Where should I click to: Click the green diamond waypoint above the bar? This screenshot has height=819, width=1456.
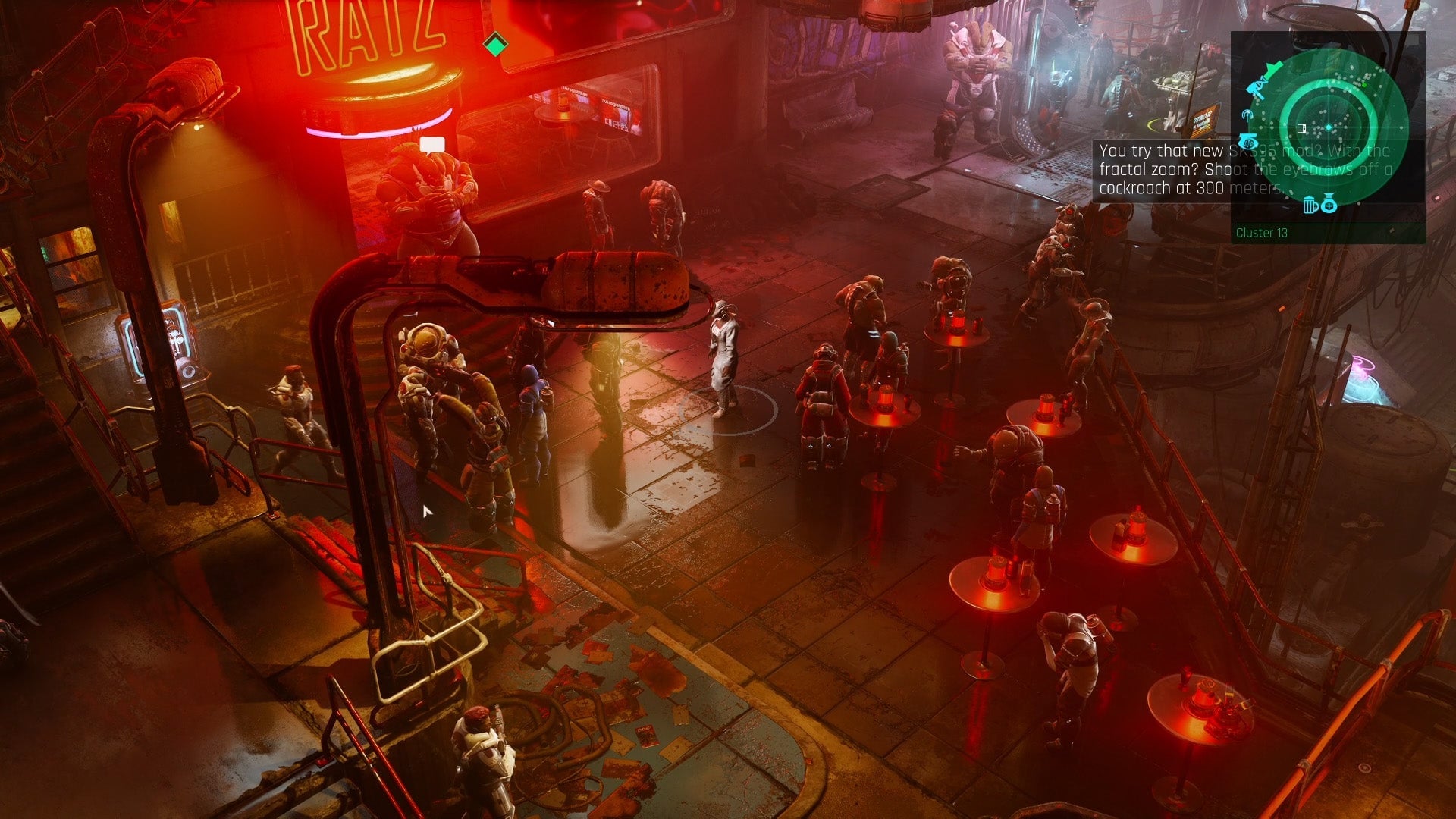497,45
